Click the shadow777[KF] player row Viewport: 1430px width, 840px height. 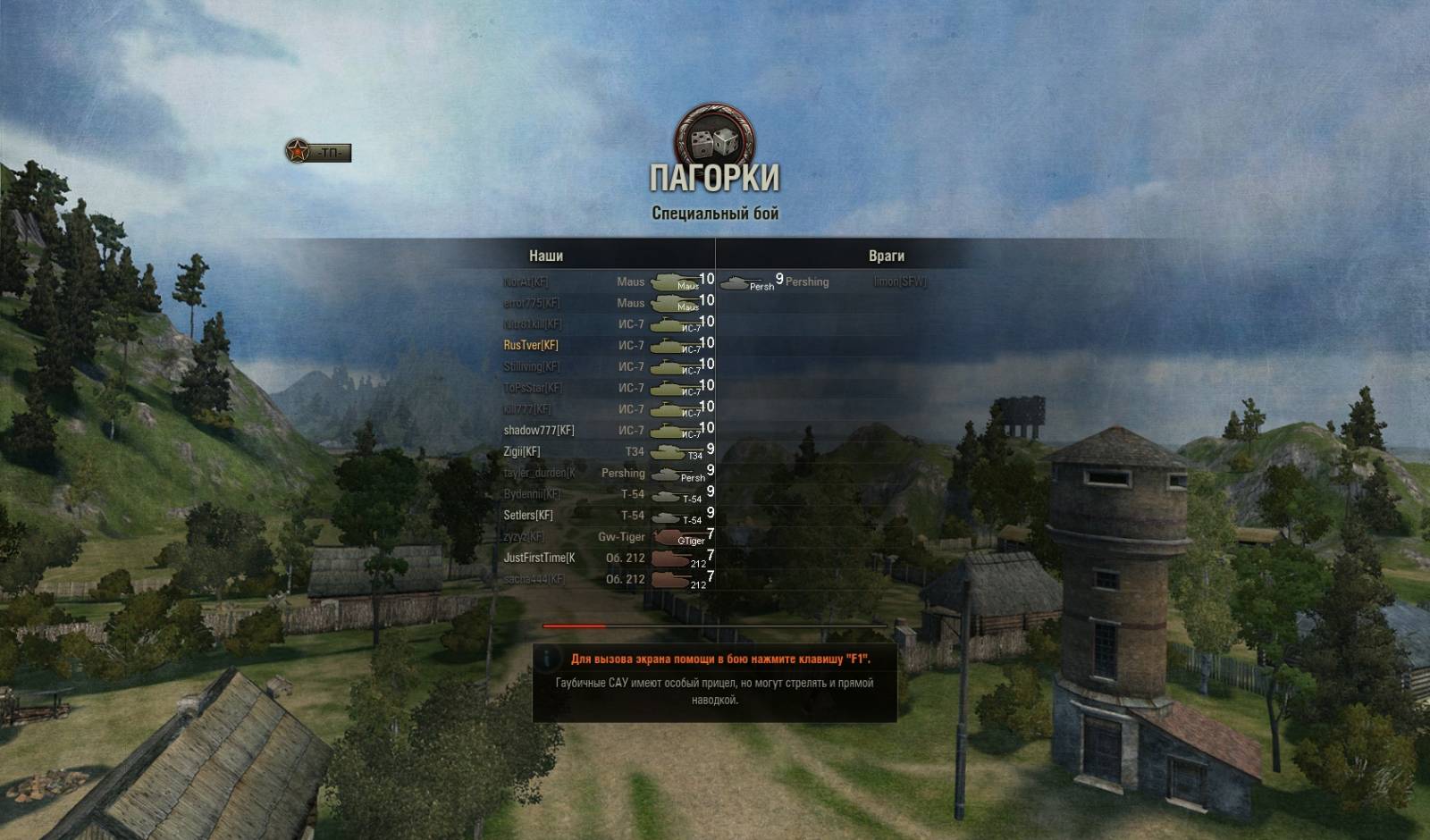[539, 431]
